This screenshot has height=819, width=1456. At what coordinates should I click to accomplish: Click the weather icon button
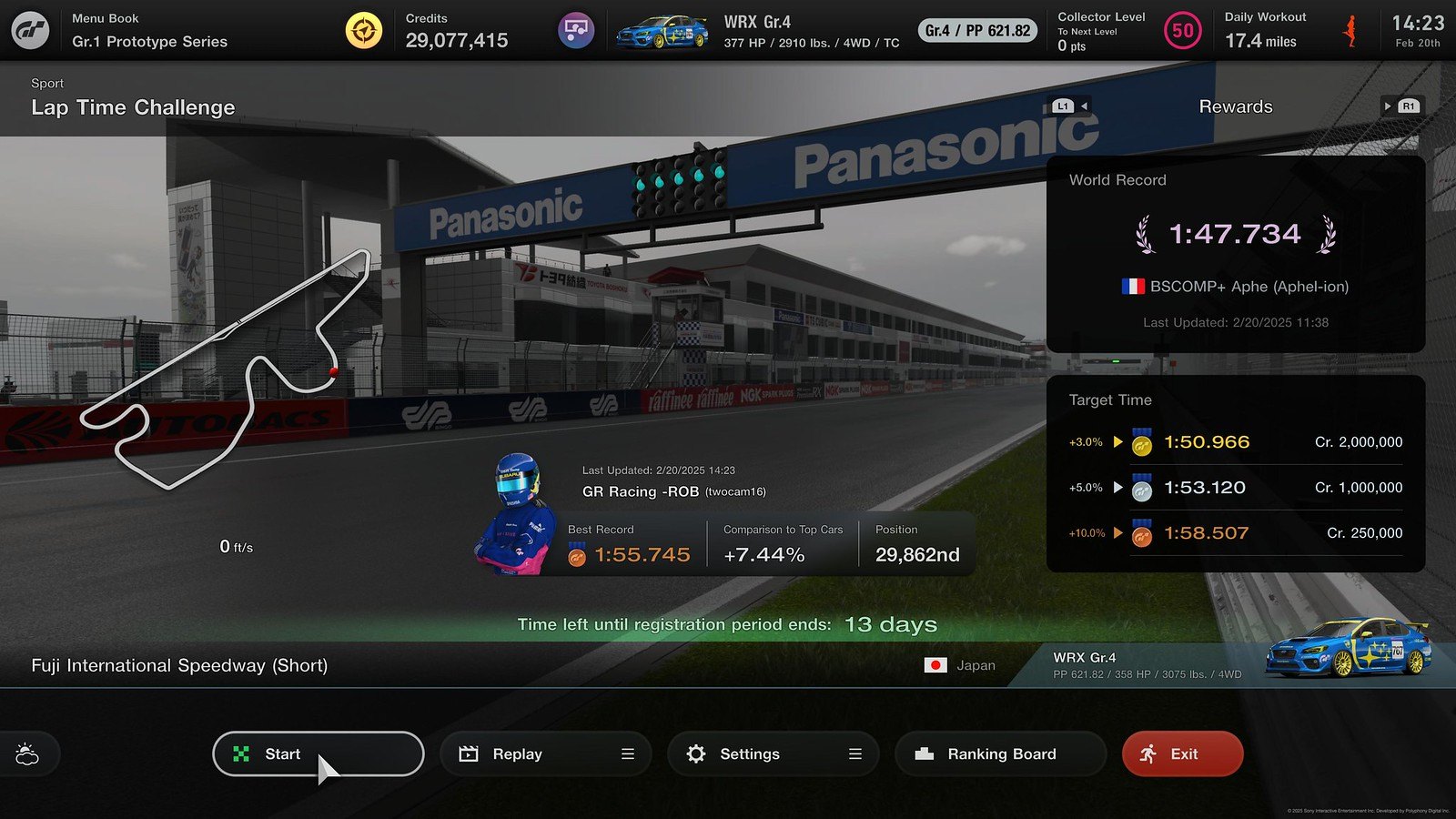[27, 754]
